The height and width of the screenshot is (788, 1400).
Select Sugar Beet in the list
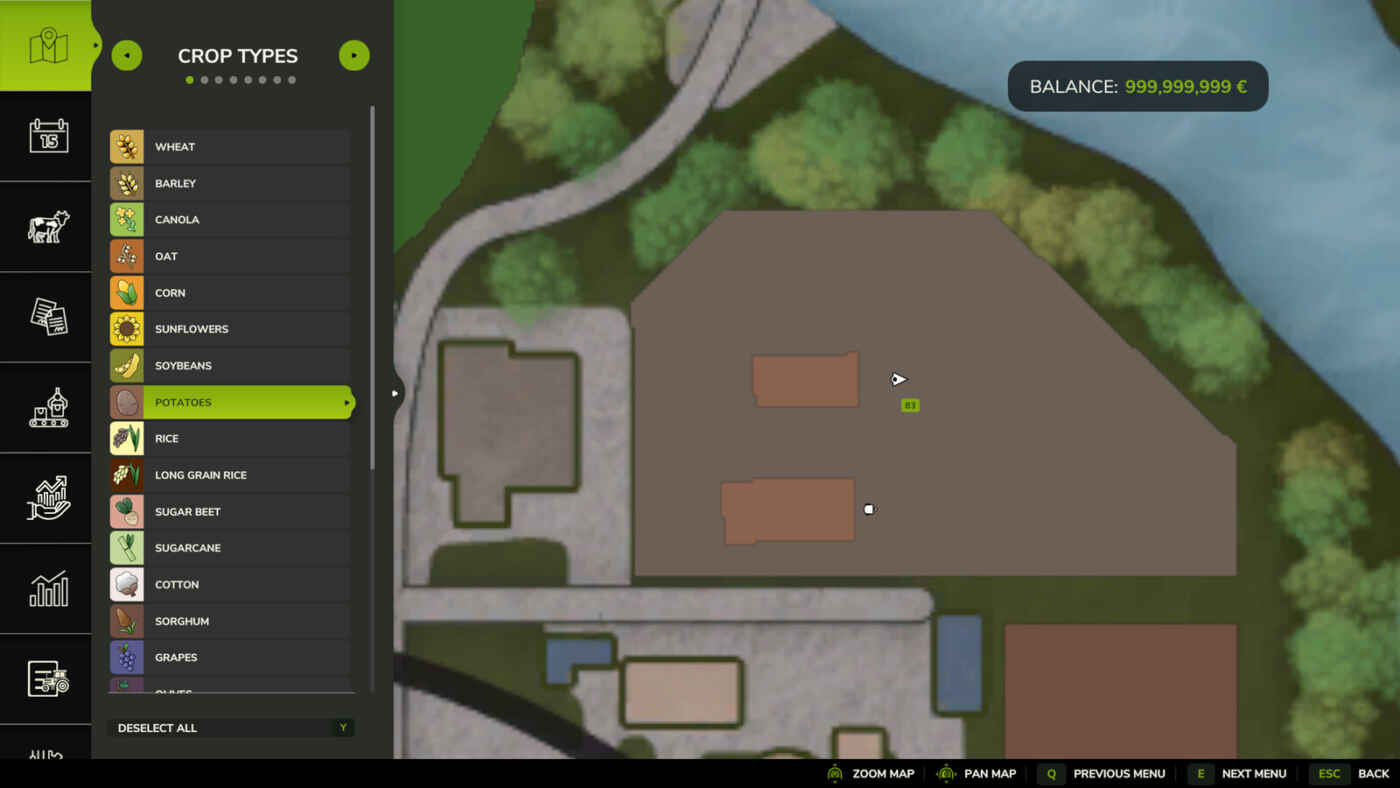[x=230, y=512]
